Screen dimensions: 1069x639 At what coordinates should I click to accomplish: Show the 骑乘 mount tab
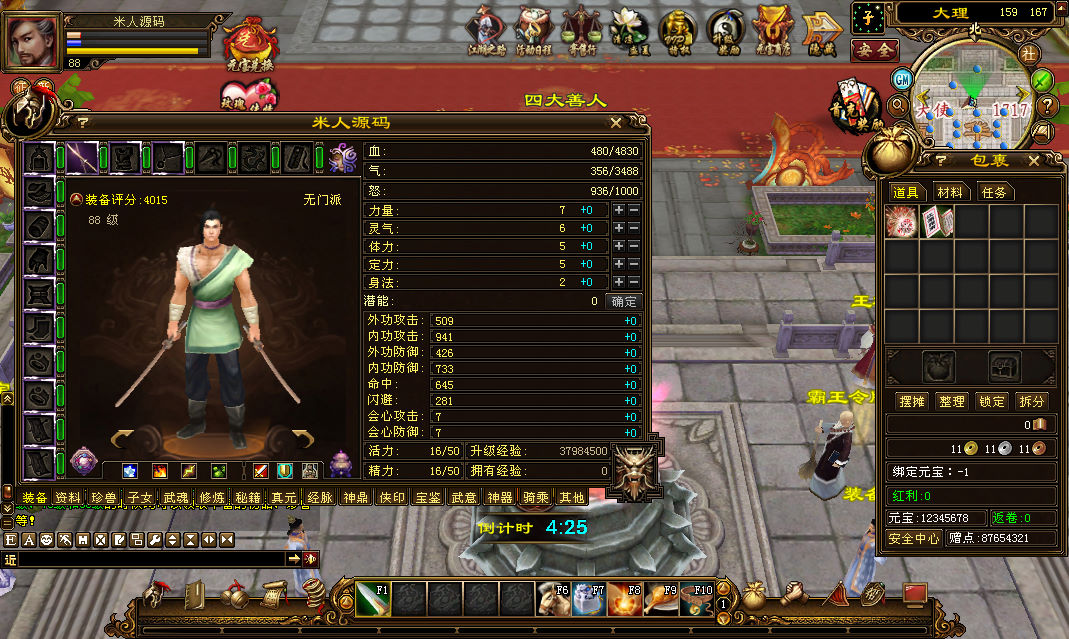(536, 497)
